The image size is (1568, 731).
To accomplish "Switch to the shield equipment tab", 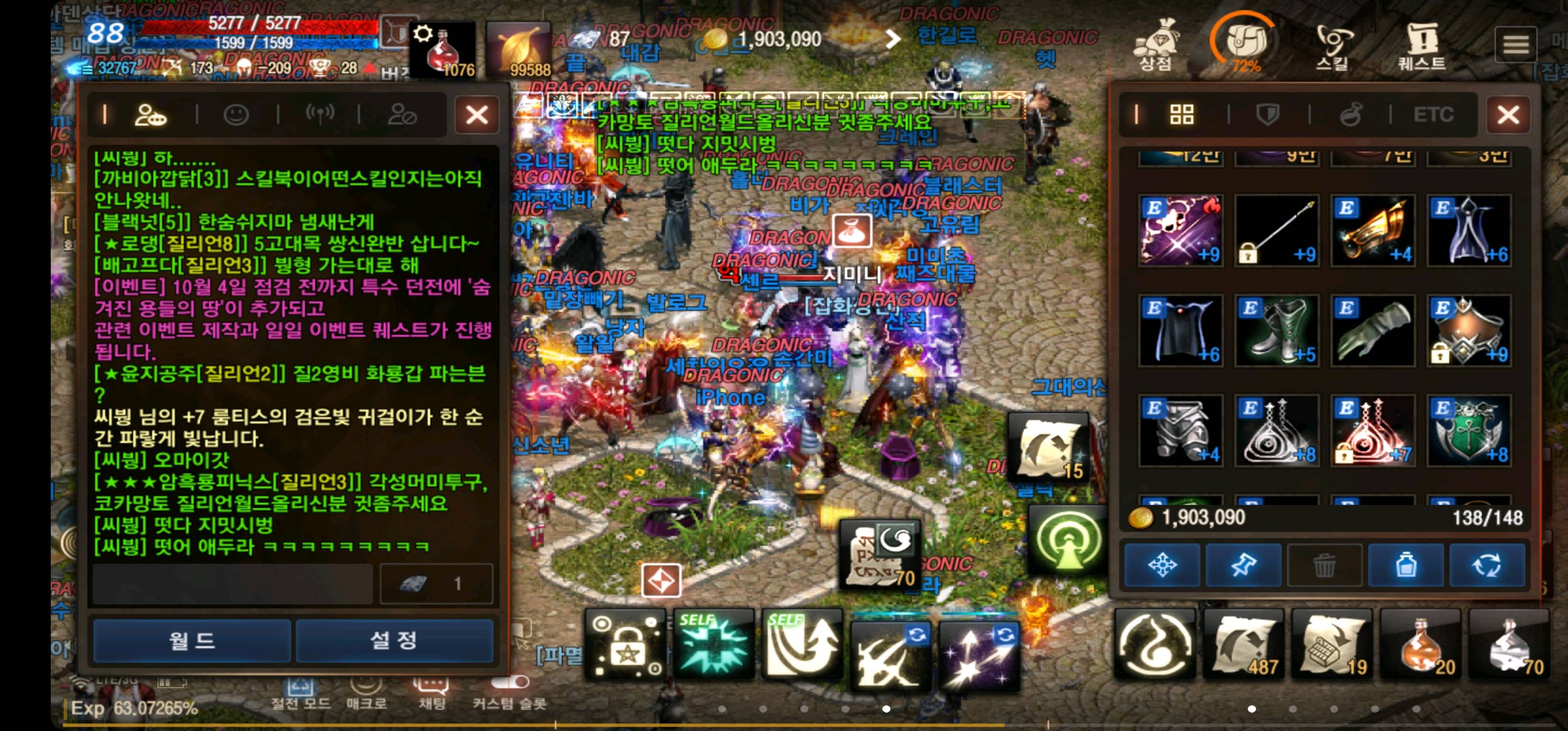I will [1268, 114].
